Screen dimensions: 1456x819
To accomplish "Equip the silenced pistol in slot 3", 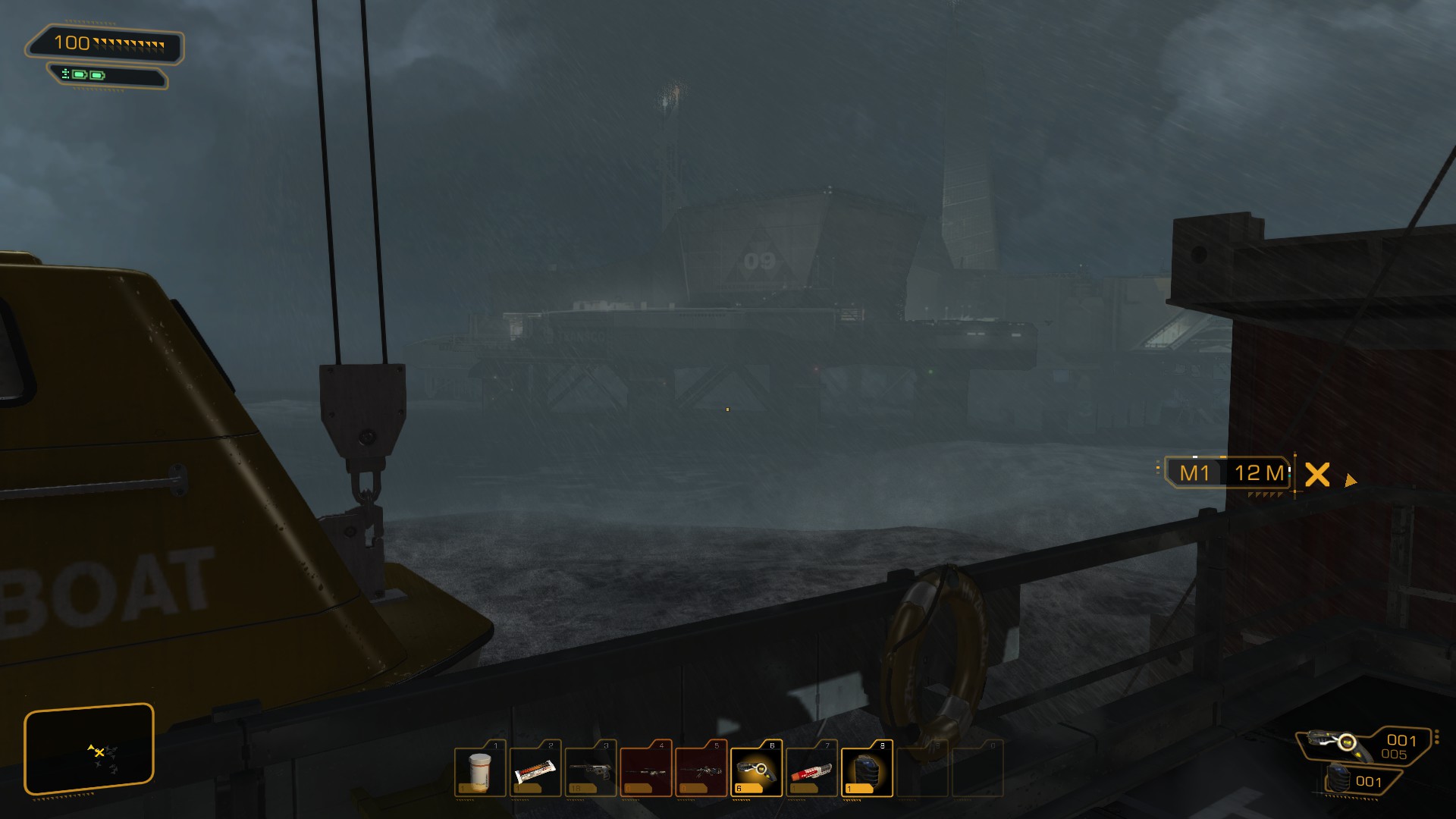I will pos(591,769).
